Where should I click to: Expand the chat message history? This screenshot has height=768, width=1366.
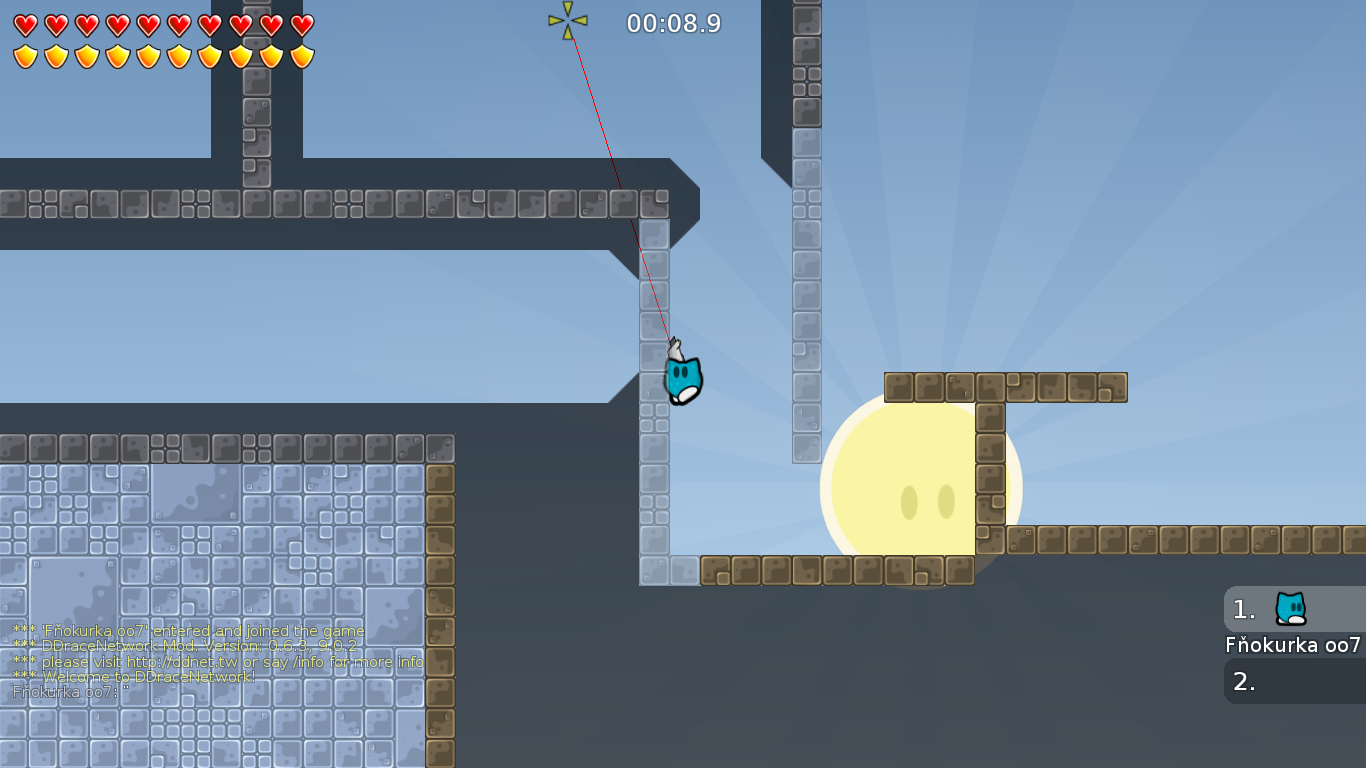200,660
